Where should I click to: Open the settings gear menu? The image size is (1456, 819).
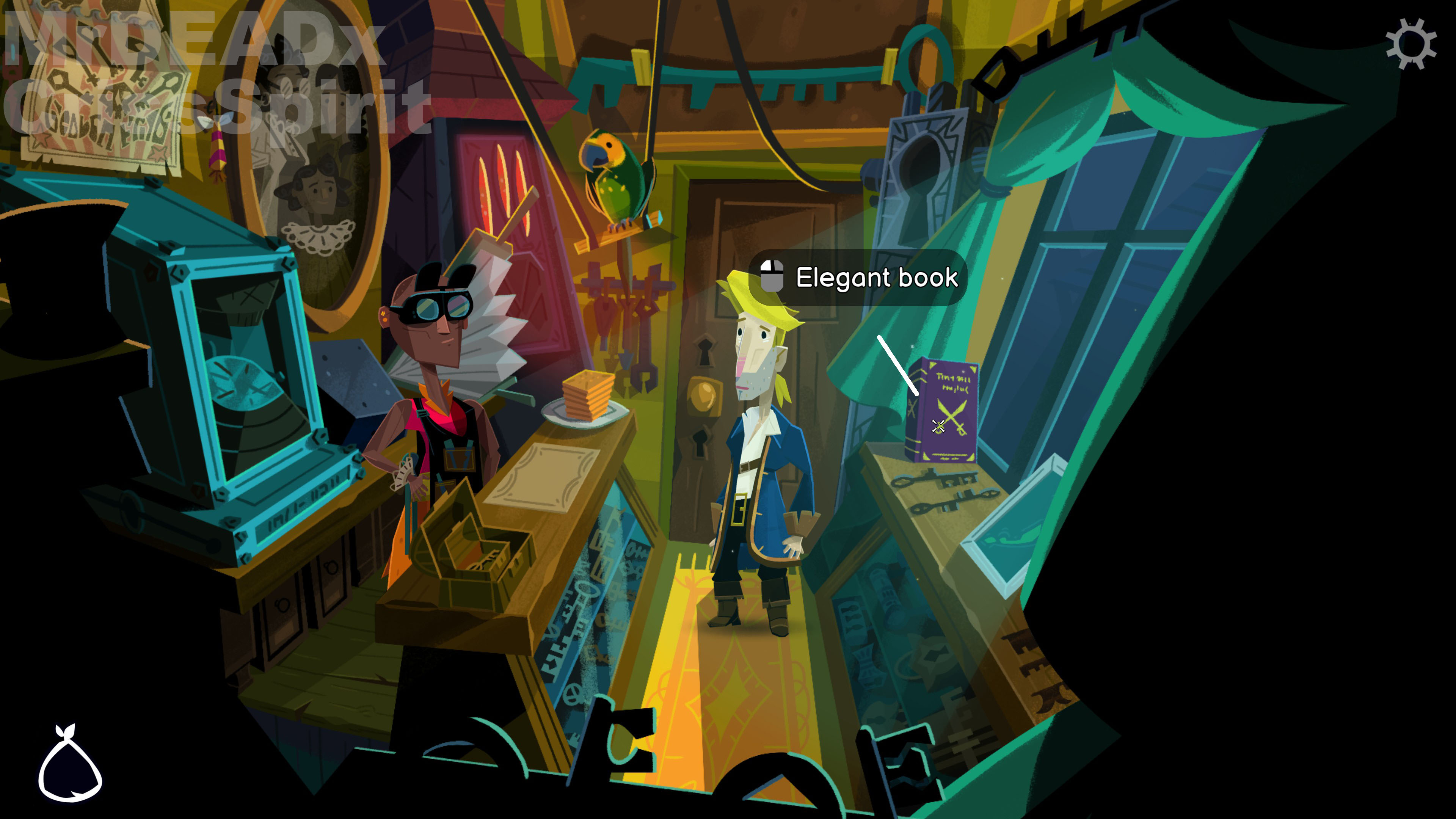[1411, 44]
